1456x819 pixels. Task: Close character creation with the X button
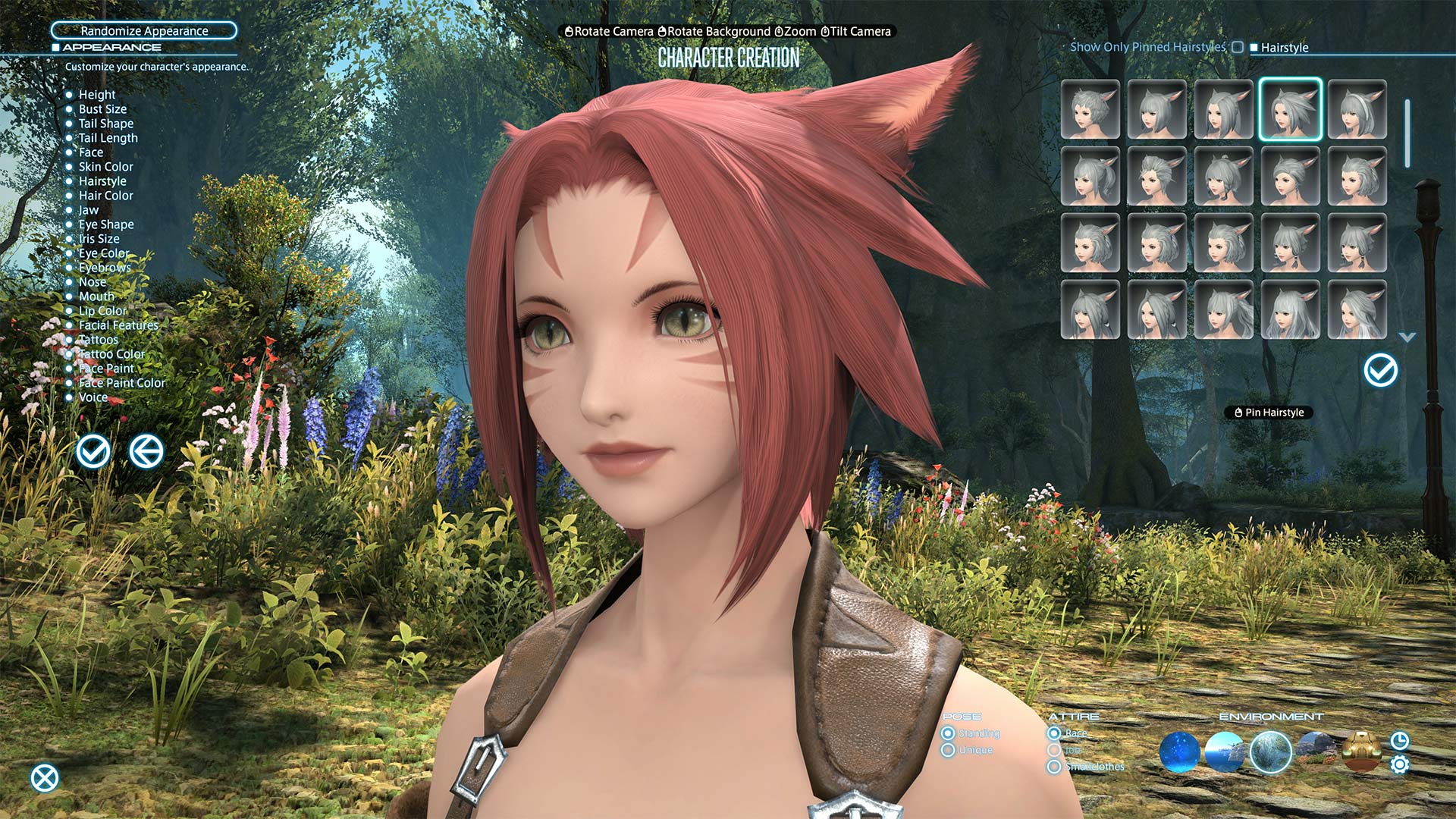(45, 778)
